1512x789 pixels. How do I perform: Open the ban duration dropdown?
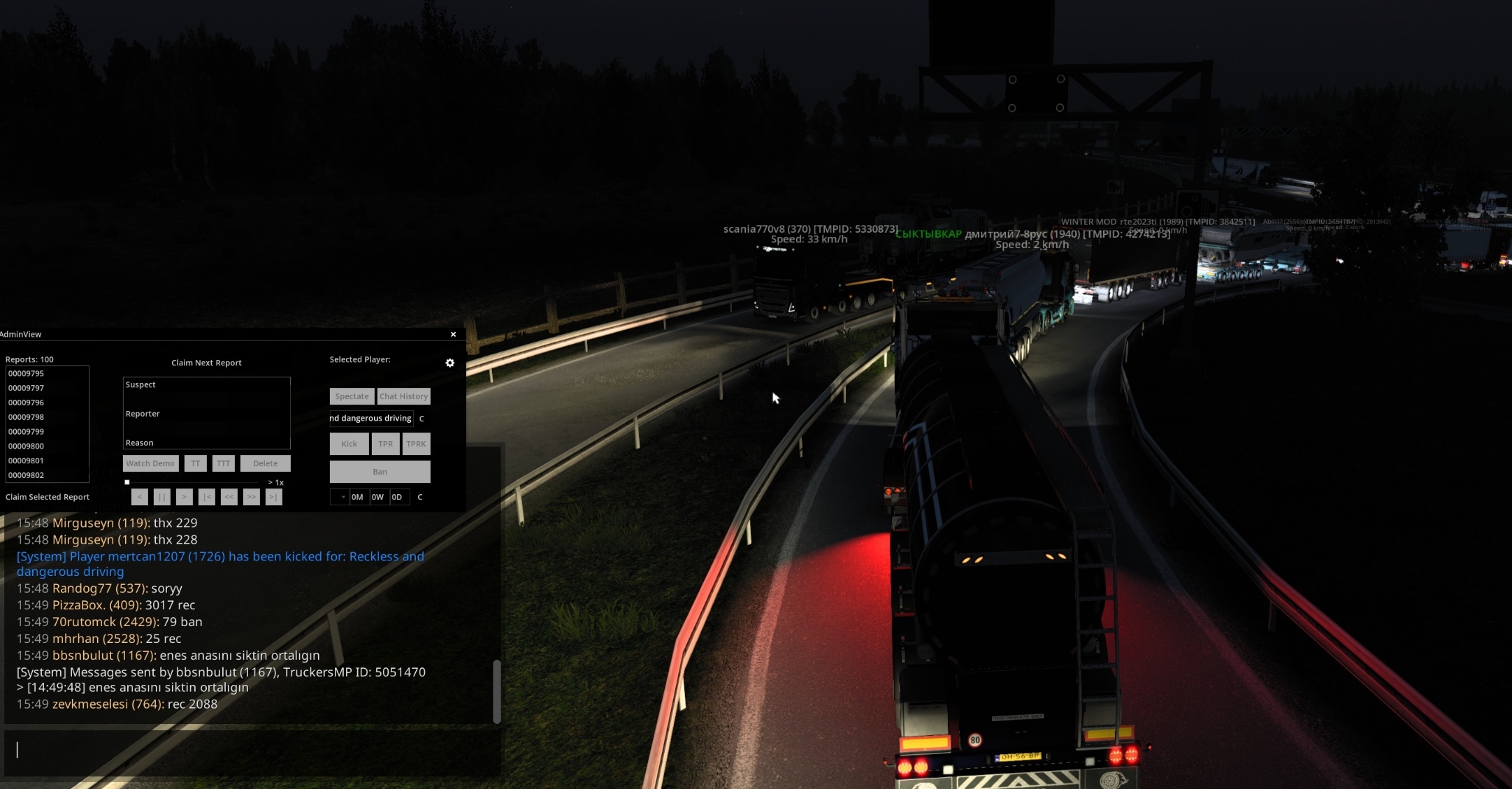pos(339,497)
